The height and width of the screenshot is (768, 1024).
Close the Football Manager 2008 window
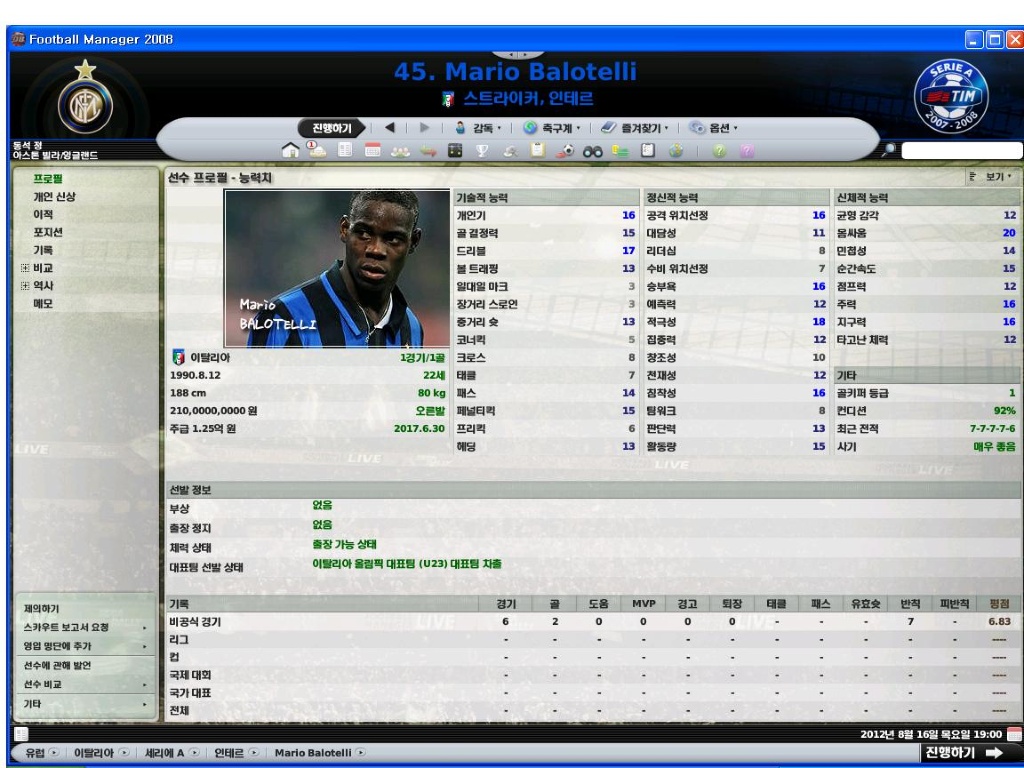[1014, 39]
